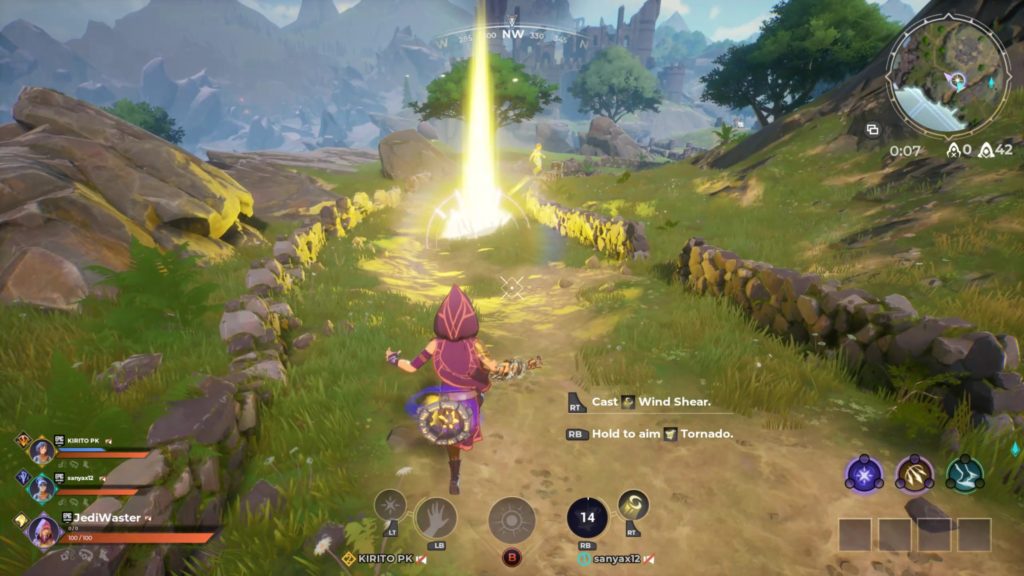The width and height of the screenshot is (1024, 576).
Task: Select the blue frost star talent icon
Action: (863, 473)
